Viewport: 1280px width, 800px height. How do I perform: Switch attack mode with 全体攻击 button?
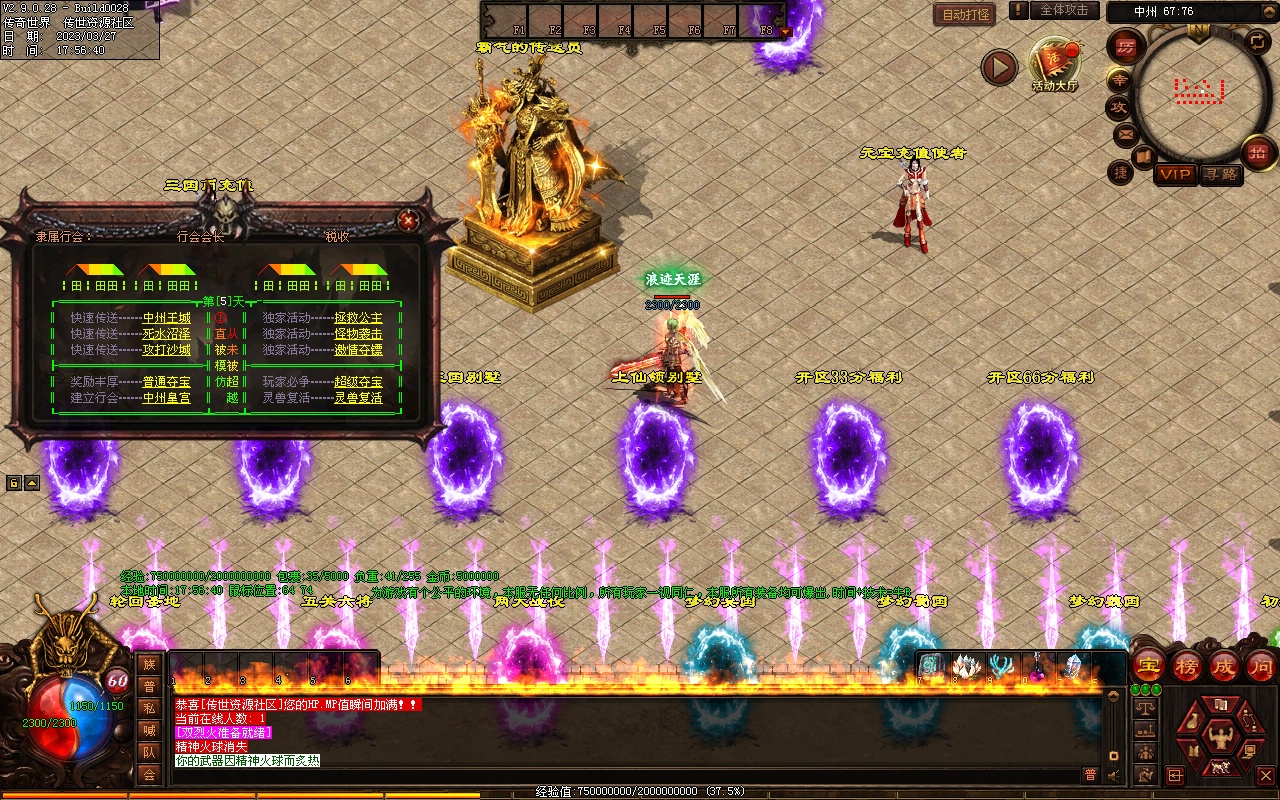[x=1064, y=10]
